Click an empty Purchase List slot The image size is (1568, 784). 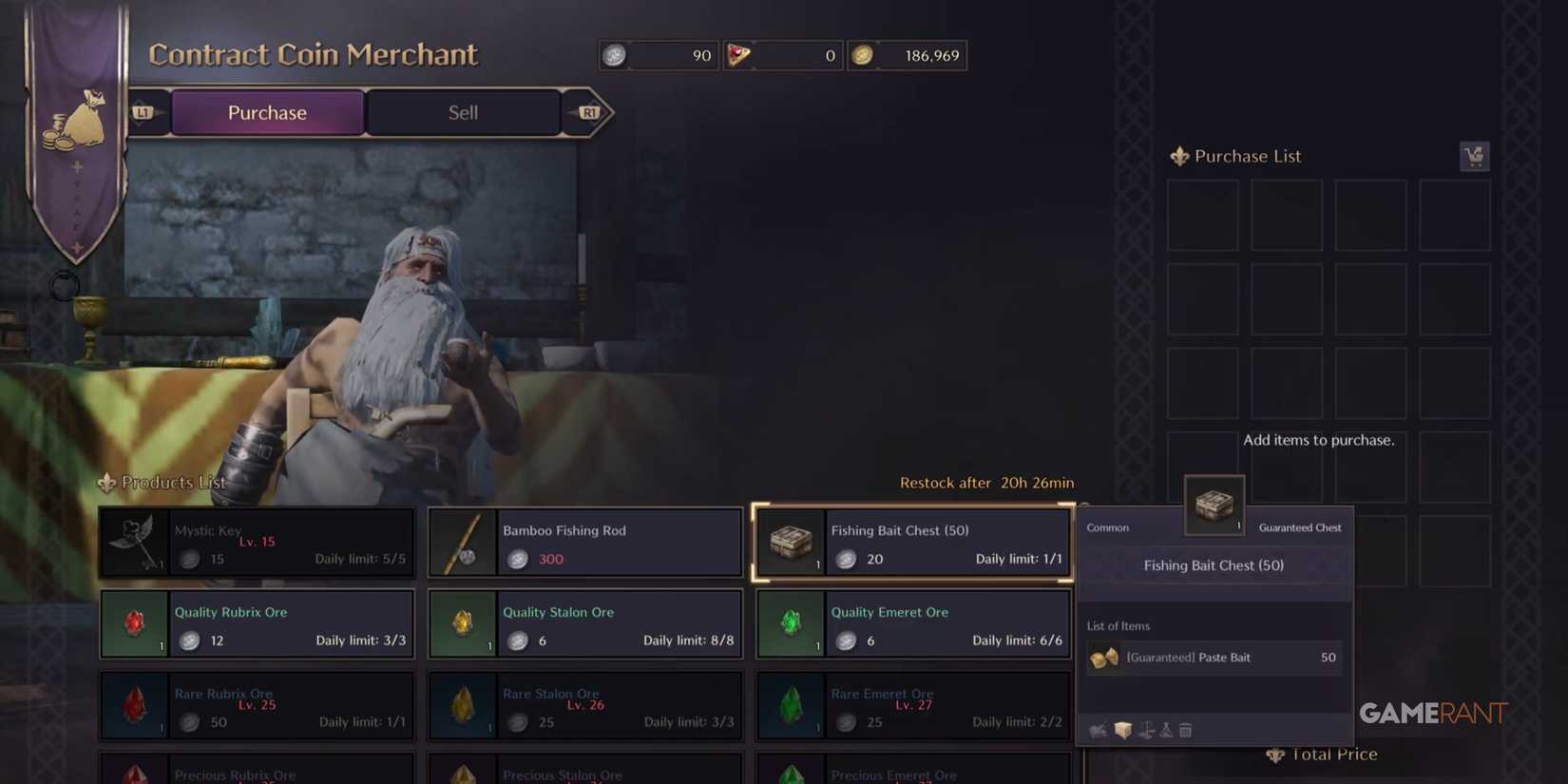(1202, 216)
